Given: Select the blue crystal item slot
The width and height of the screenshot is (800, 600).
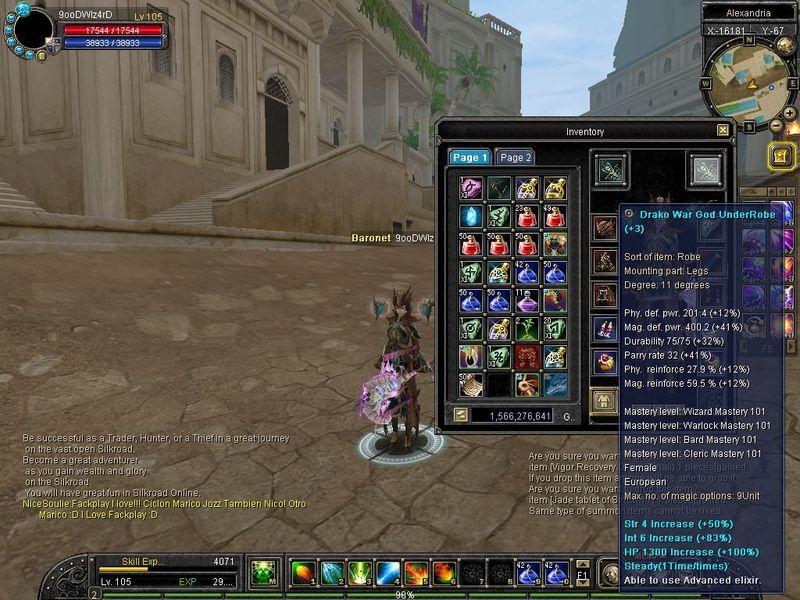Looking at the screenshot, I should click(470, 216).
